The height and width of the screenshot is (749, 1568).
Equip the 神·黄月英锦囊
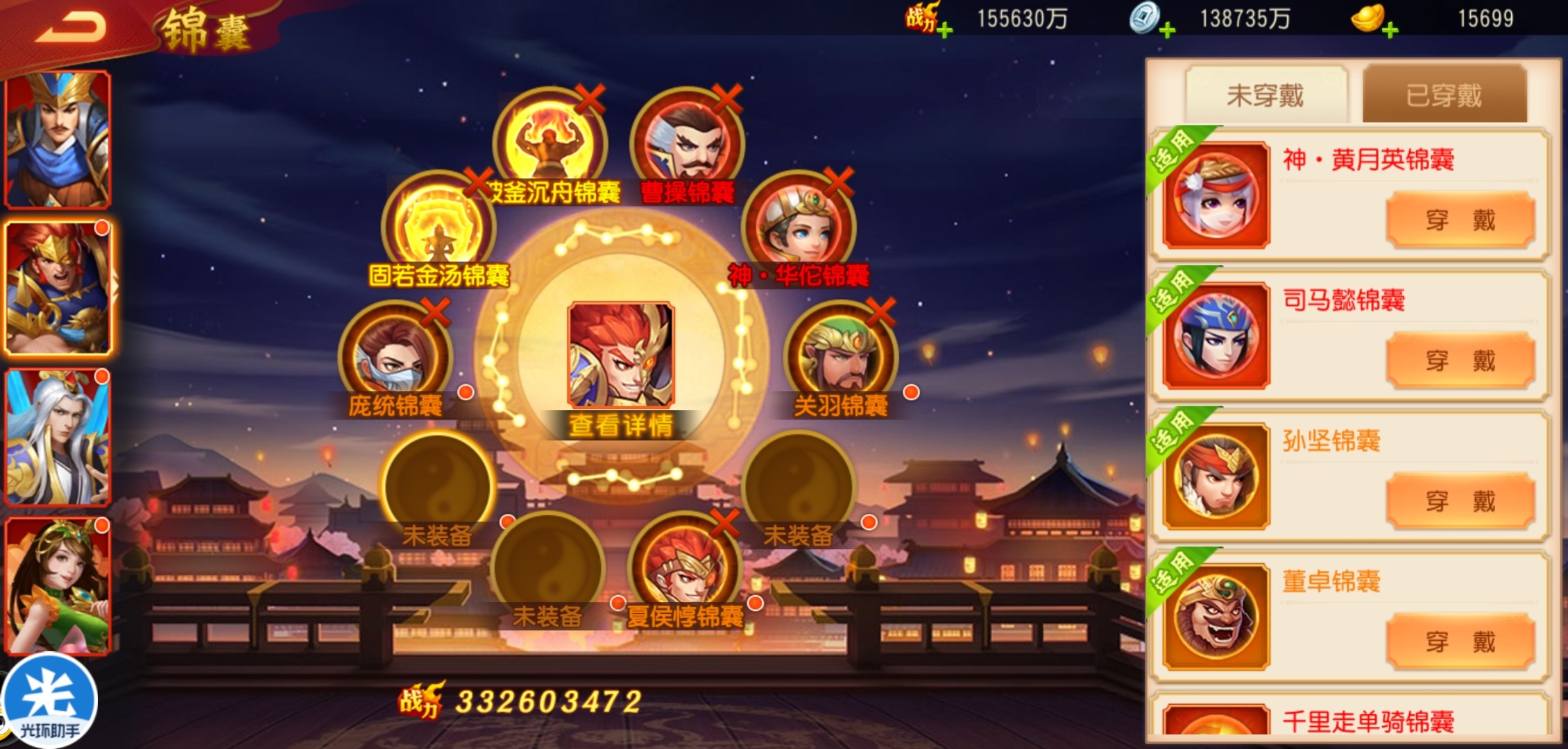pyautogui.click(x=1460, y=221)
